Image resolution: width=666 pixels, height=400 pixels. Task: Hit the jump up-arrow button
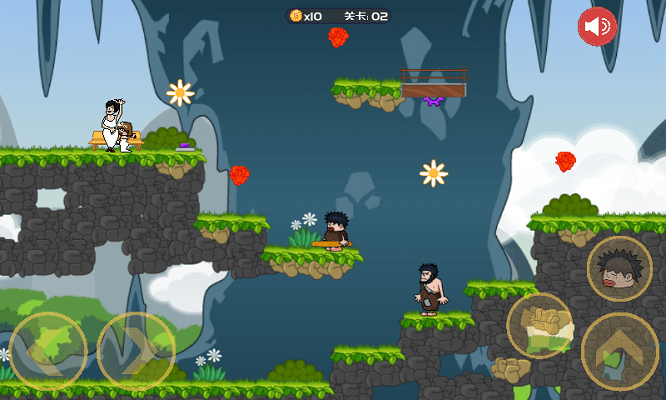tap(619, 351)
